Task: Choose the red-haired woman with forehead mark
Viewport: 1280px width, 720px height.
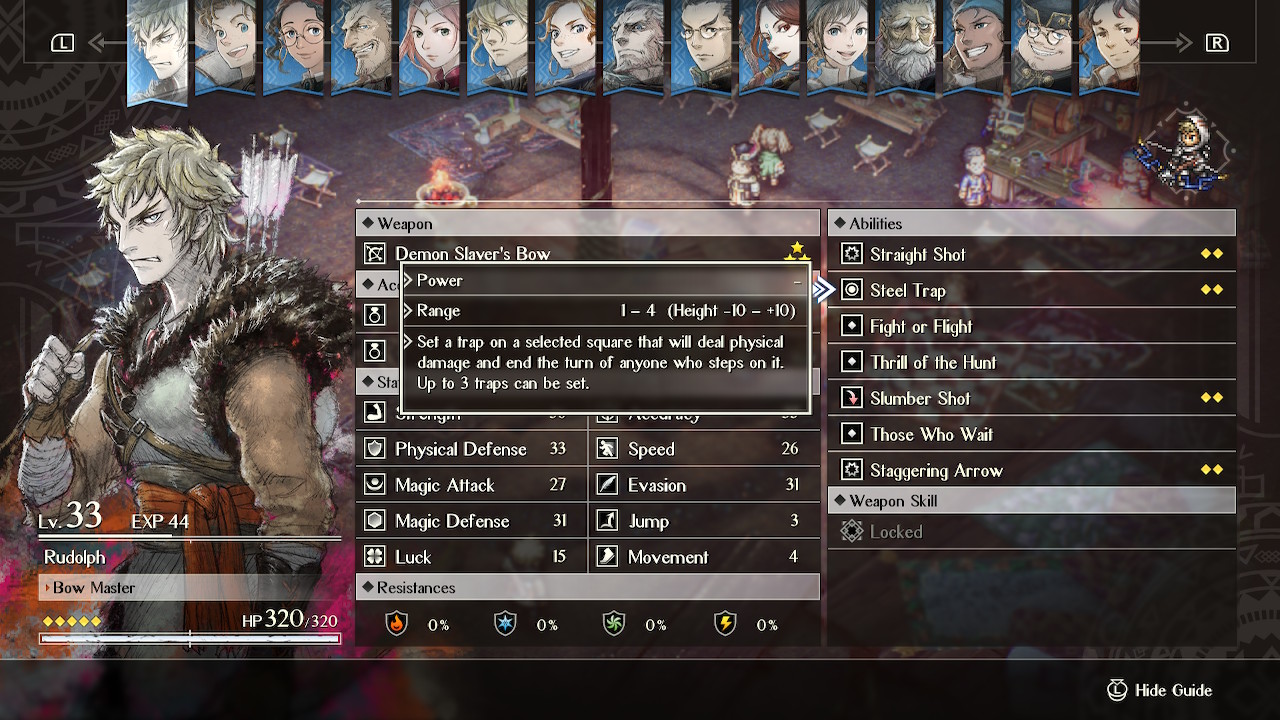Action: click(x=770, y=46)
